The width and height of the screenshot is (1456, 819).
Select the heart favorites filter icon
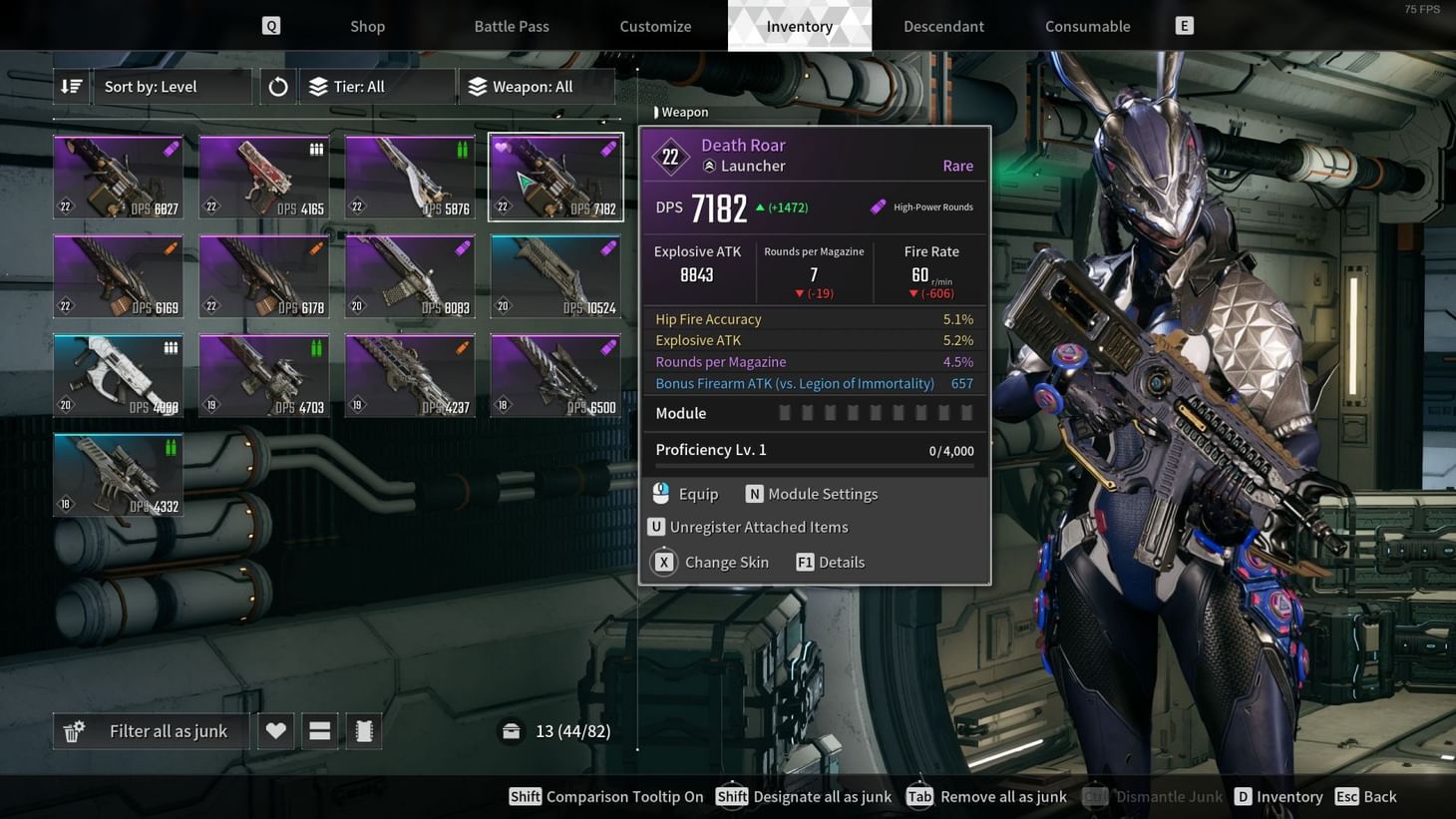tap(275, 730)
